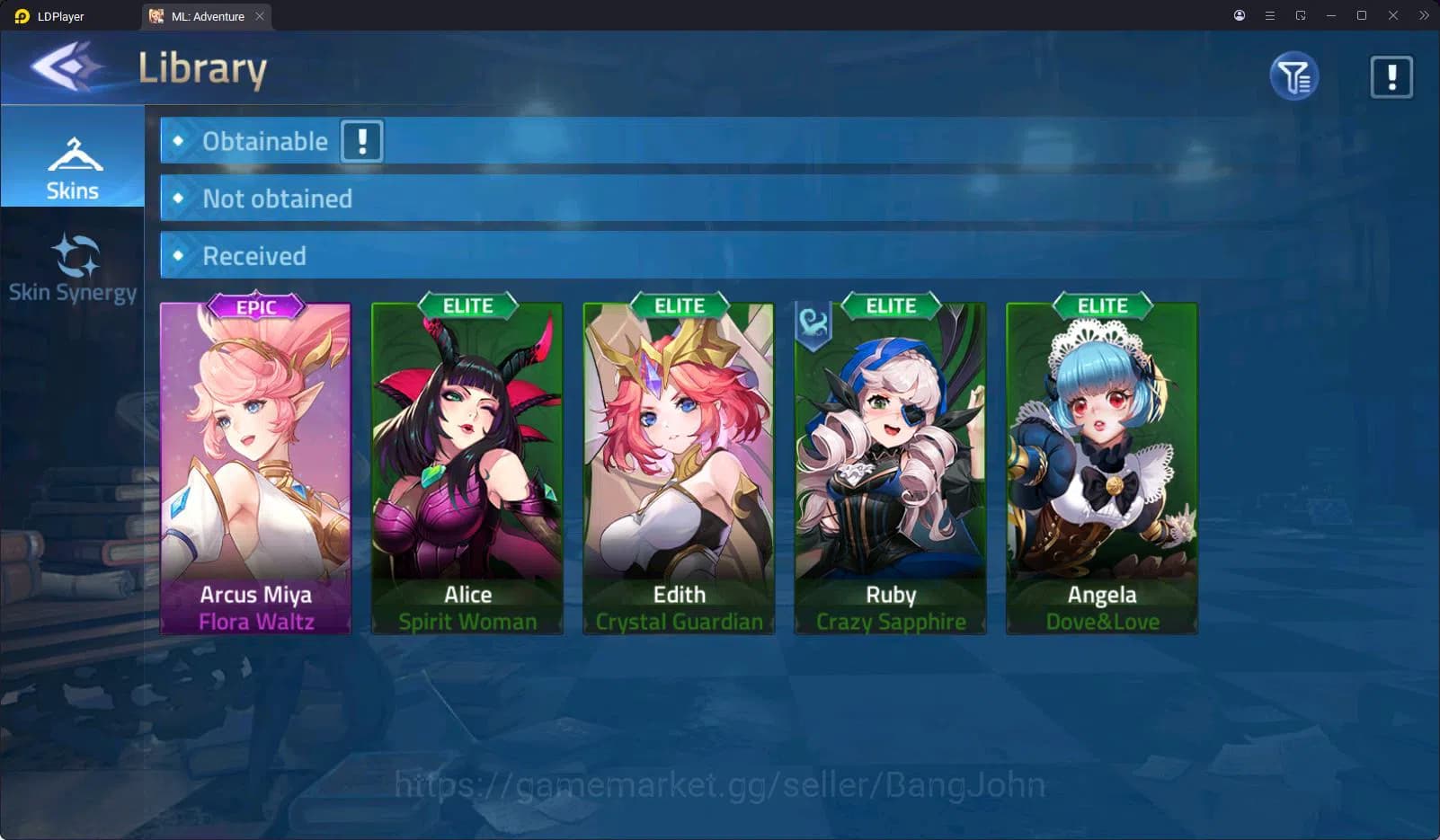Select the Angela Dove&Love skin card

coord(1101,463)
